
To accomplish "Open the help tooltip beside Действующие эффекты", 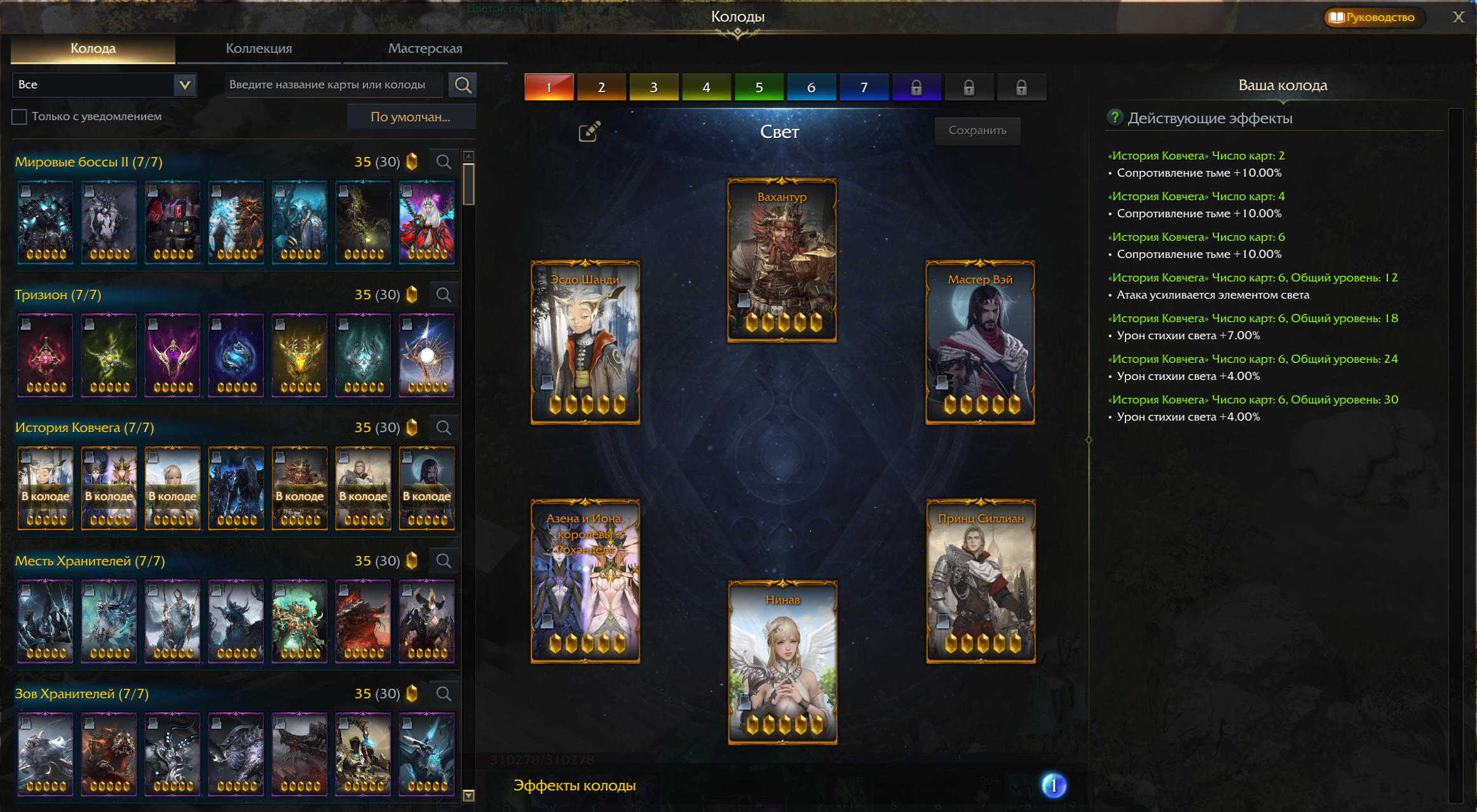I will (x=1114, y=118).
